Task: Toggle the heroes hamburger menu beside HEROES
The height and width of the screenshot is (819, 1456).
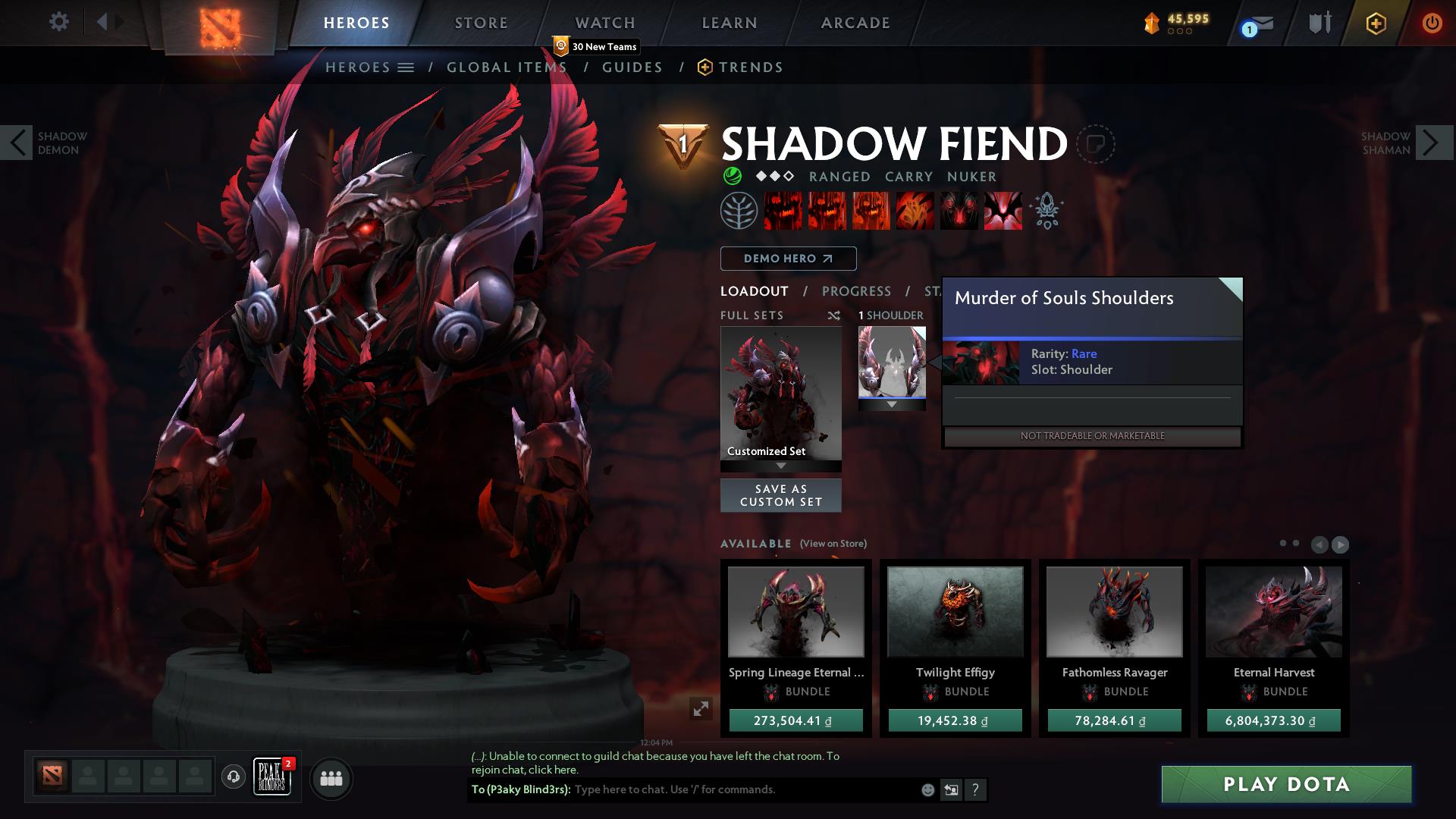Action: (x=407, y=67)
